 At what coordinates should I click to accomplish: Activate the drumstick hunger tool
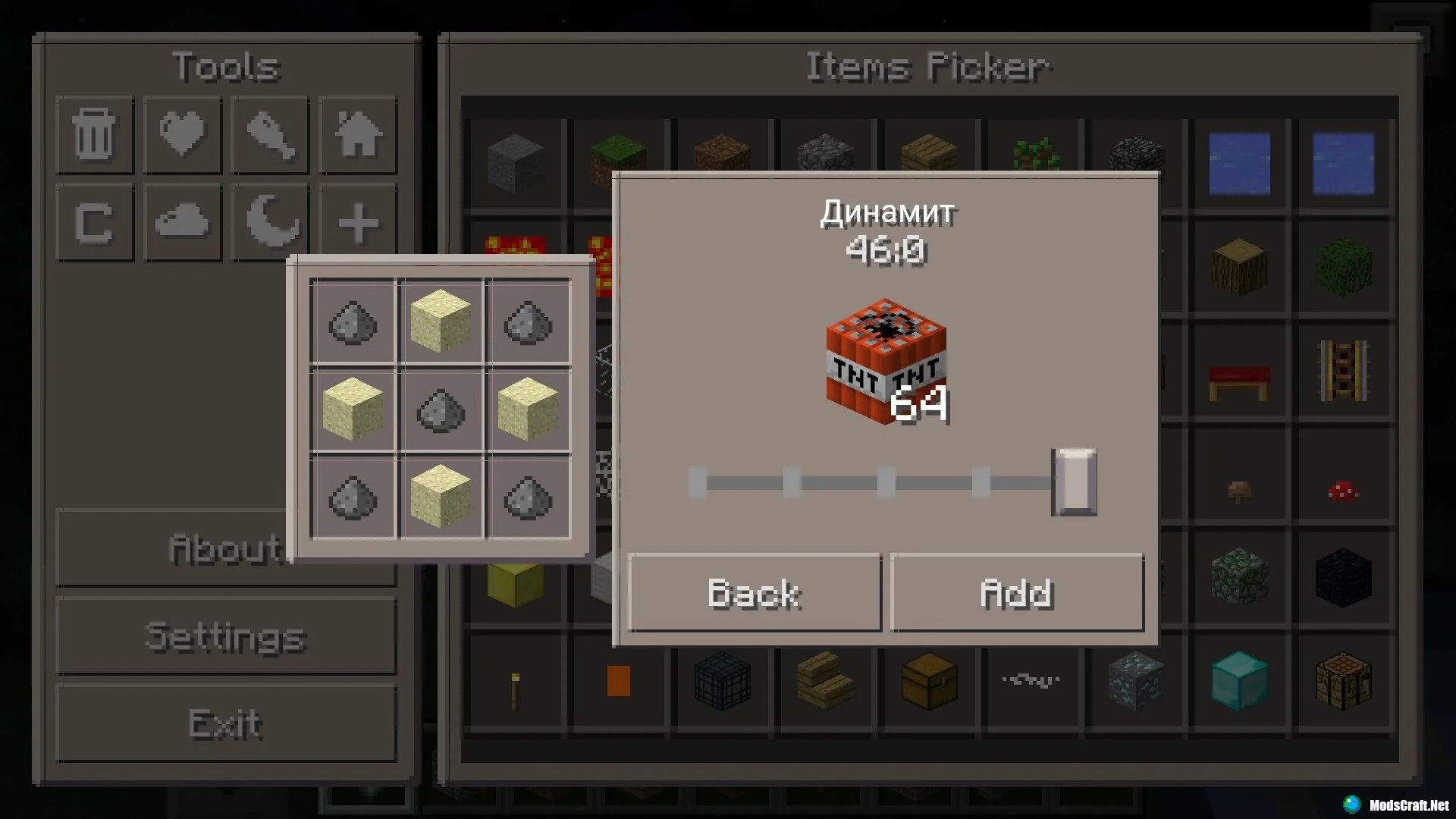pyautogui.click(x=270, y=135)
